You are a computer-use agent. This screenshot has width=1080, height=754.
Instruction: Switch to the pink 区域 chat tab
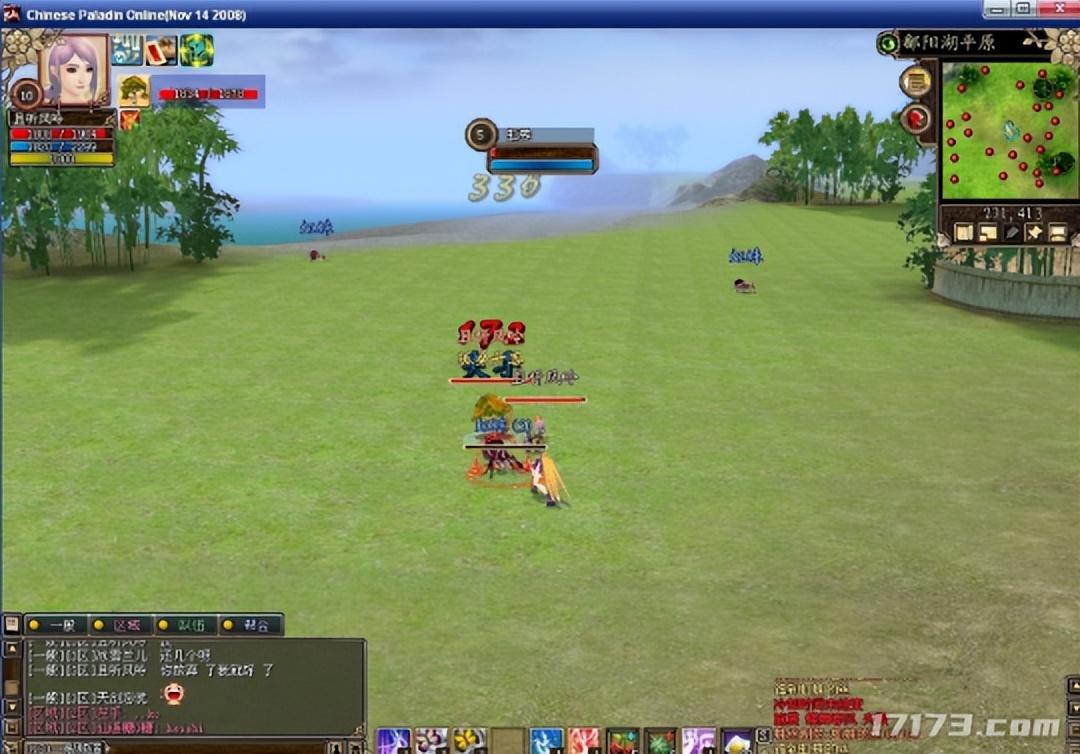click(121, 625)
